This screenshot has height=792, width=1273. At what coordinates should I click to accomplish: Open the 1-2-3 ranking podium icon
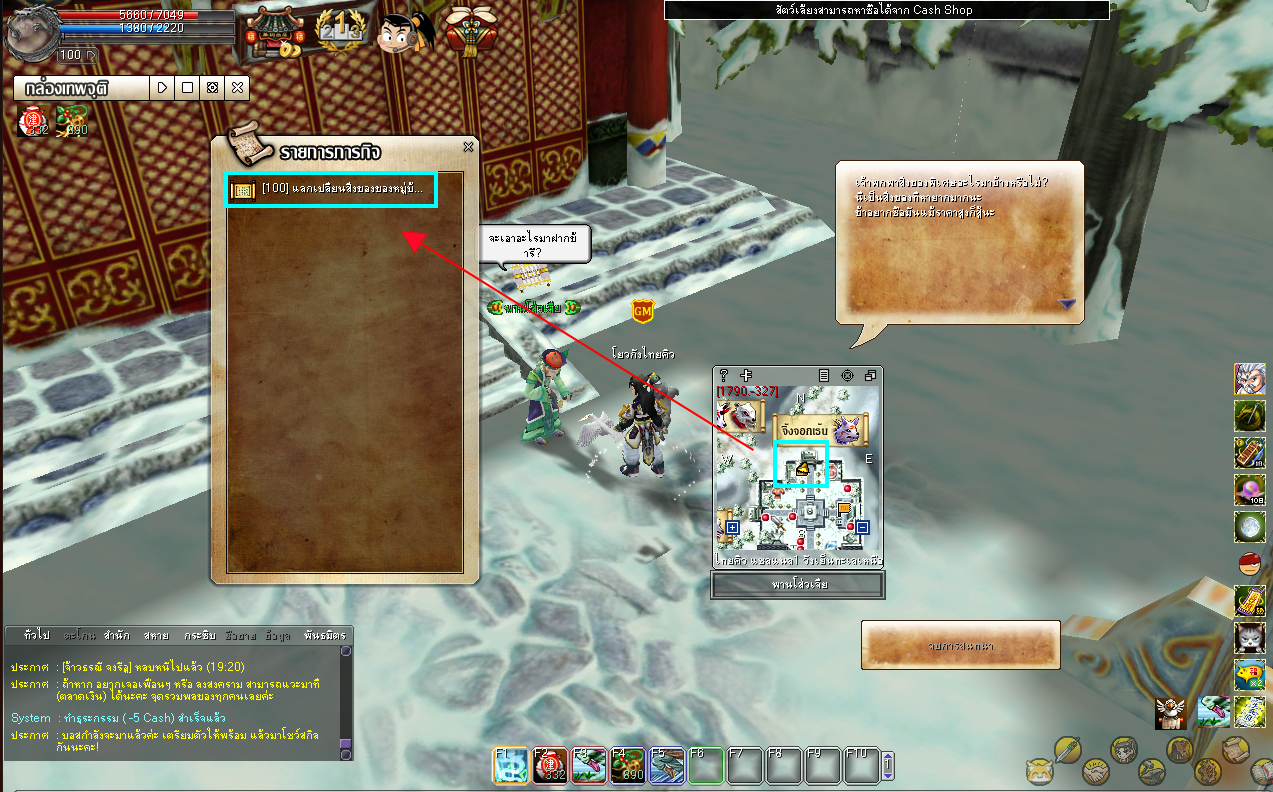coord(339,30)
